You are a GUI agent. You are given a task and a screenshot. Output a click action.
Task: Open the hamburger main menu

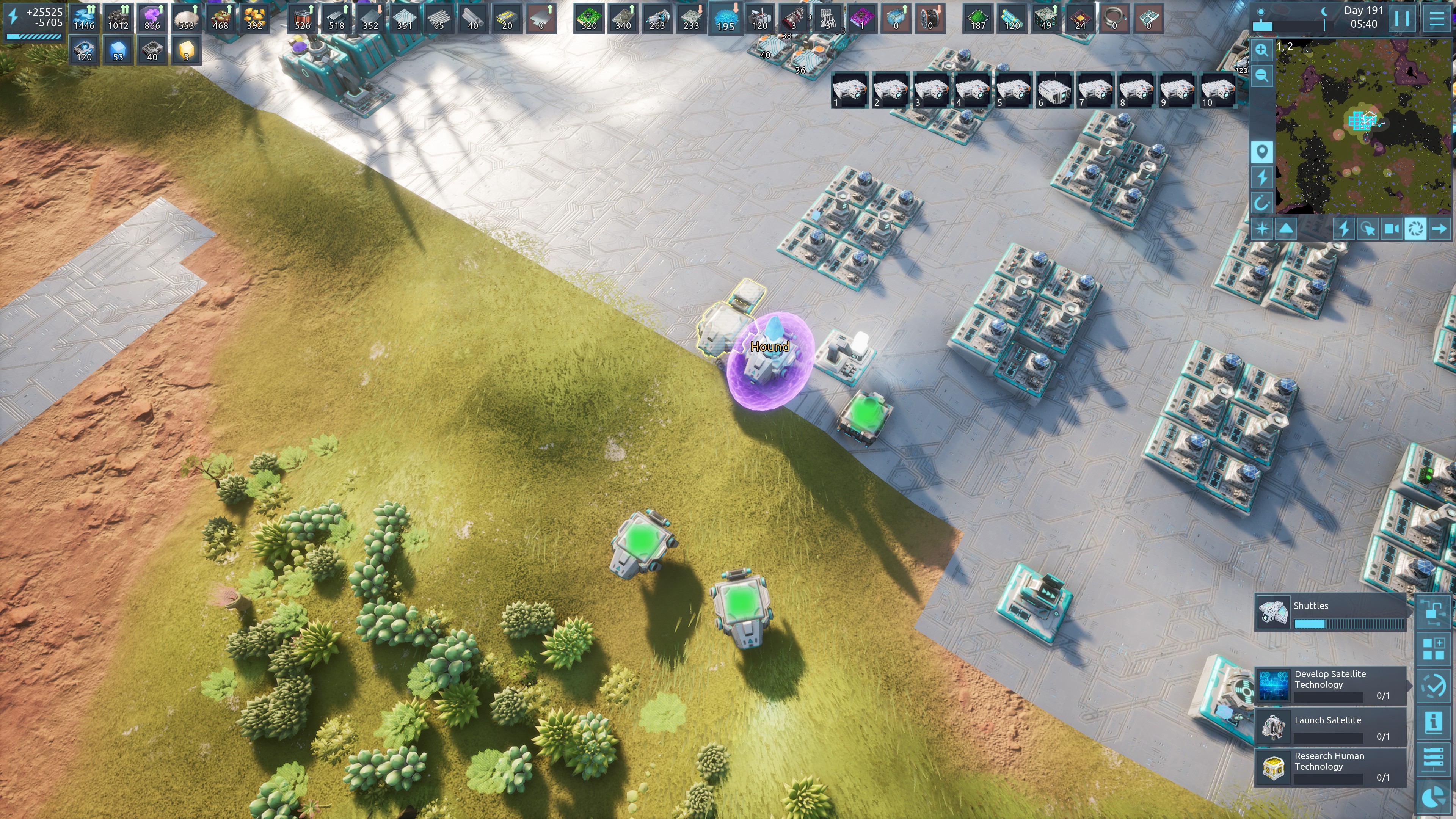click(x=1437, y=19)
